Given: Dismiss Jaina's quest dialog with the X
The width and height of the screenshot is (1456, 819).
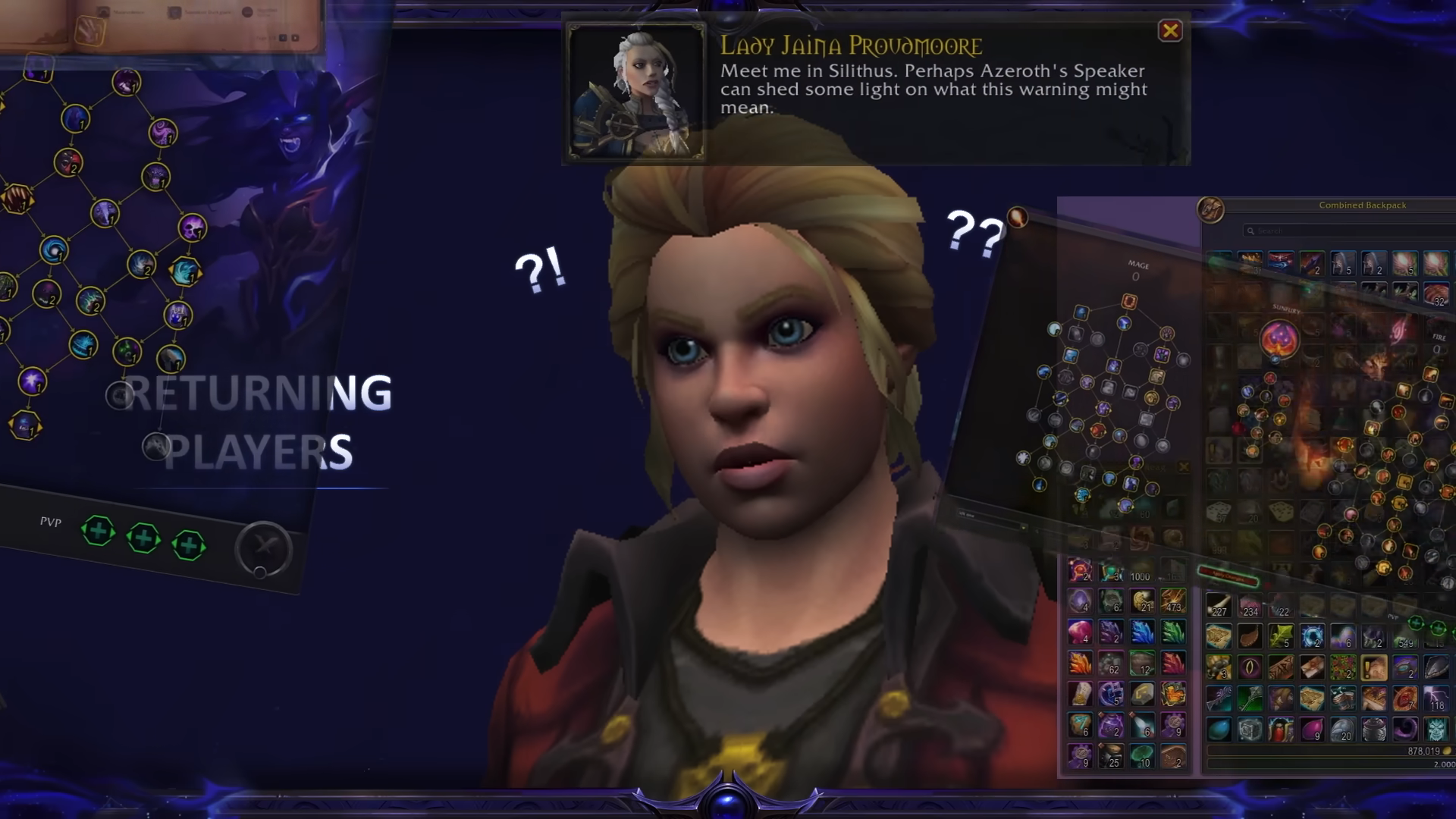Looking at the screenshot, I should [1172, 31].
